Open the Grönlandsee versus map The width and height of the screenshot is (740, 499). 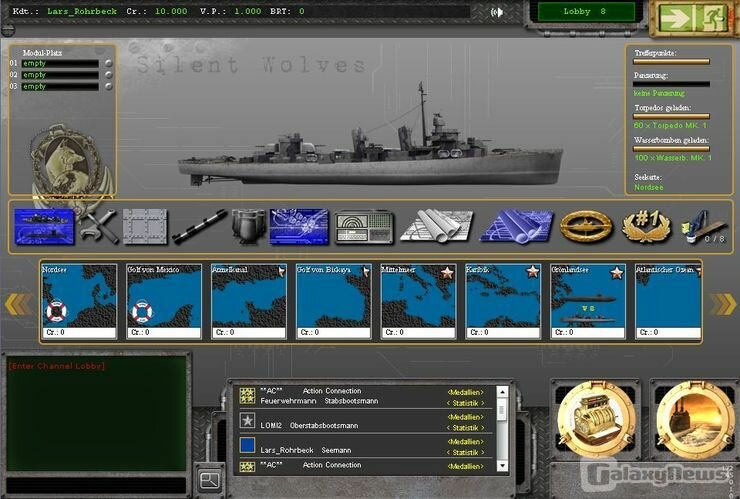click(x=587, y=300)
